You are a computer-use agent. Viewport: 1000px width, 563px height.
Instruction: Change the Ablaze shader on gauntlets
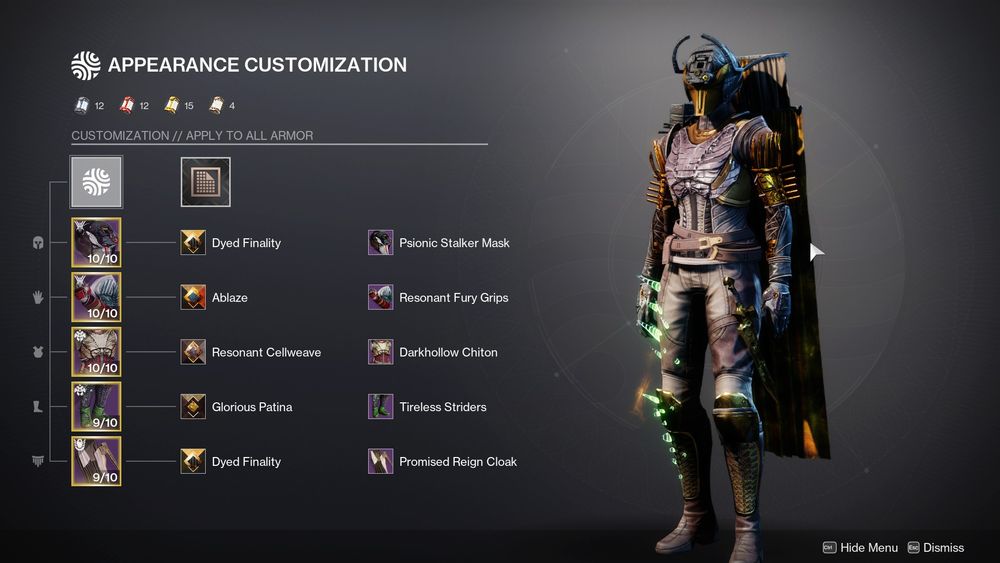193,297
